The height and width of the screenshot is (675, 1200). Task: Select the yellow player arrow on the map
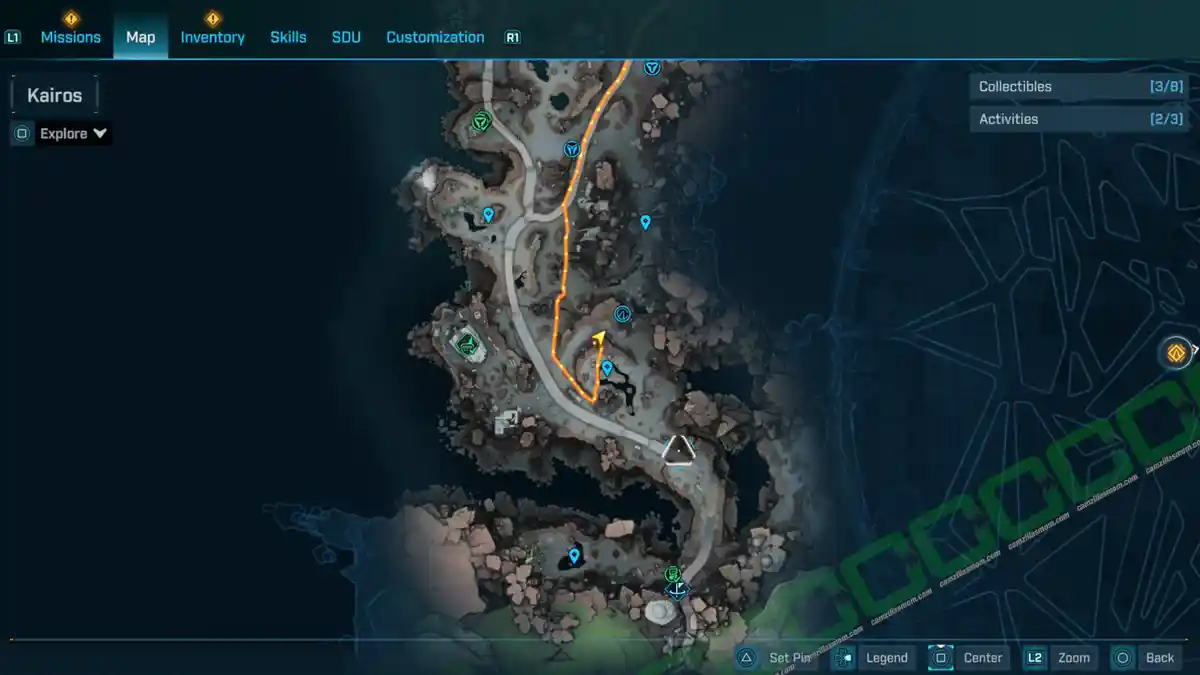(x=599, y=339)
